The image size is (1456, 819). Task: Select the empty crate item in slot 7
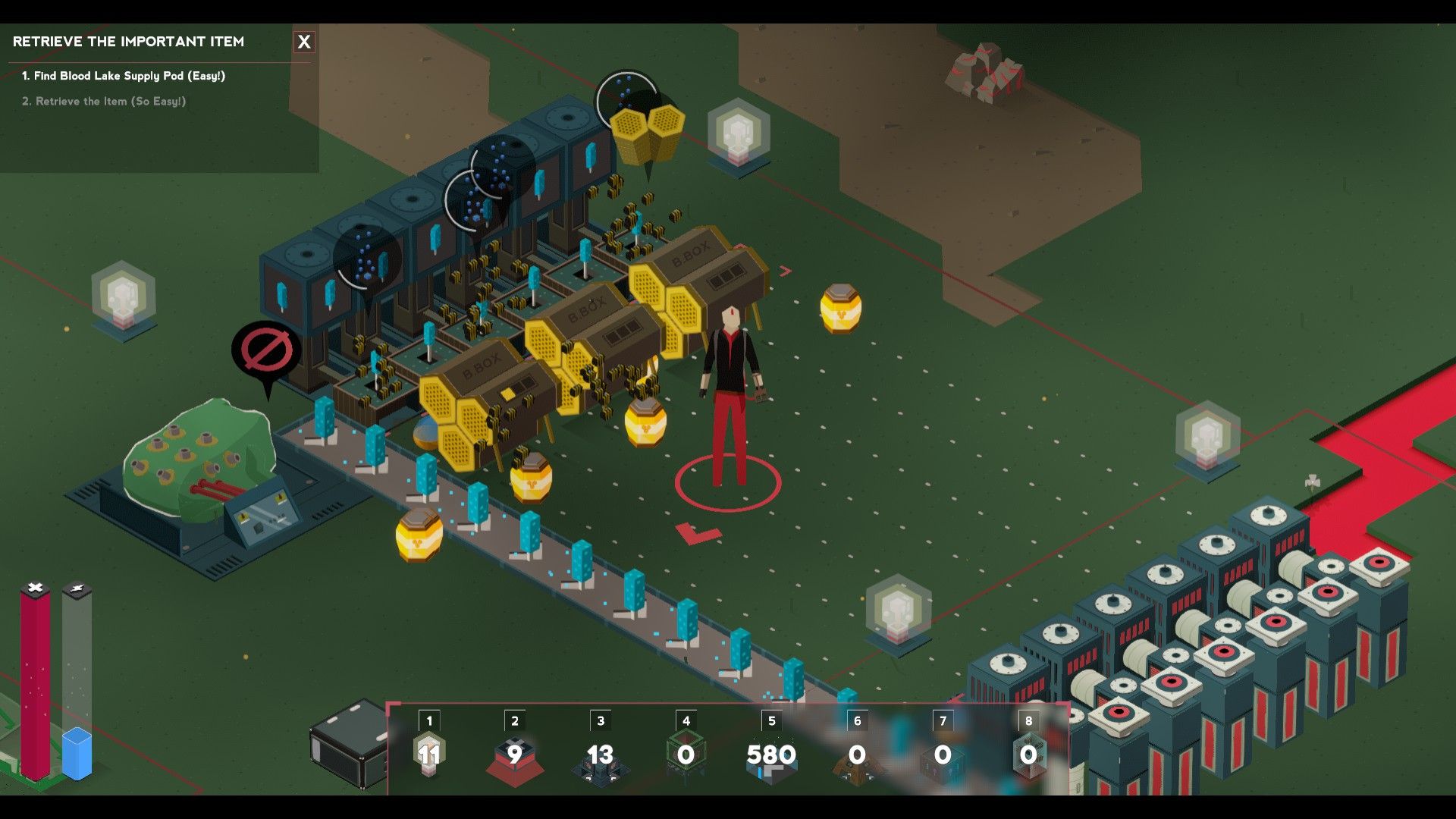(943, 758)
